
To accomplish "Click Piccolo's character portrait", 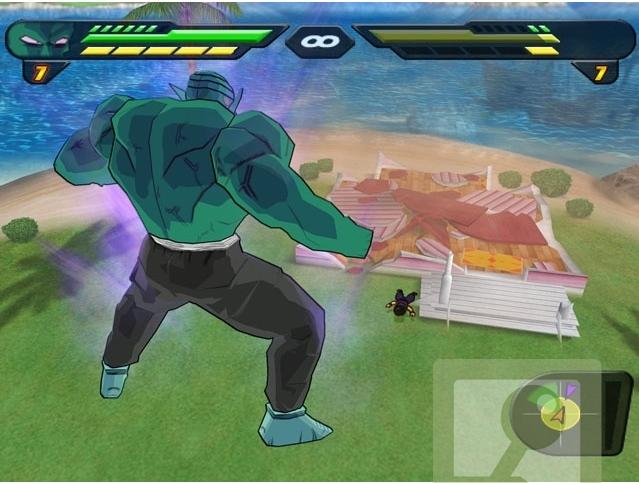I will (x=40, y=41).
